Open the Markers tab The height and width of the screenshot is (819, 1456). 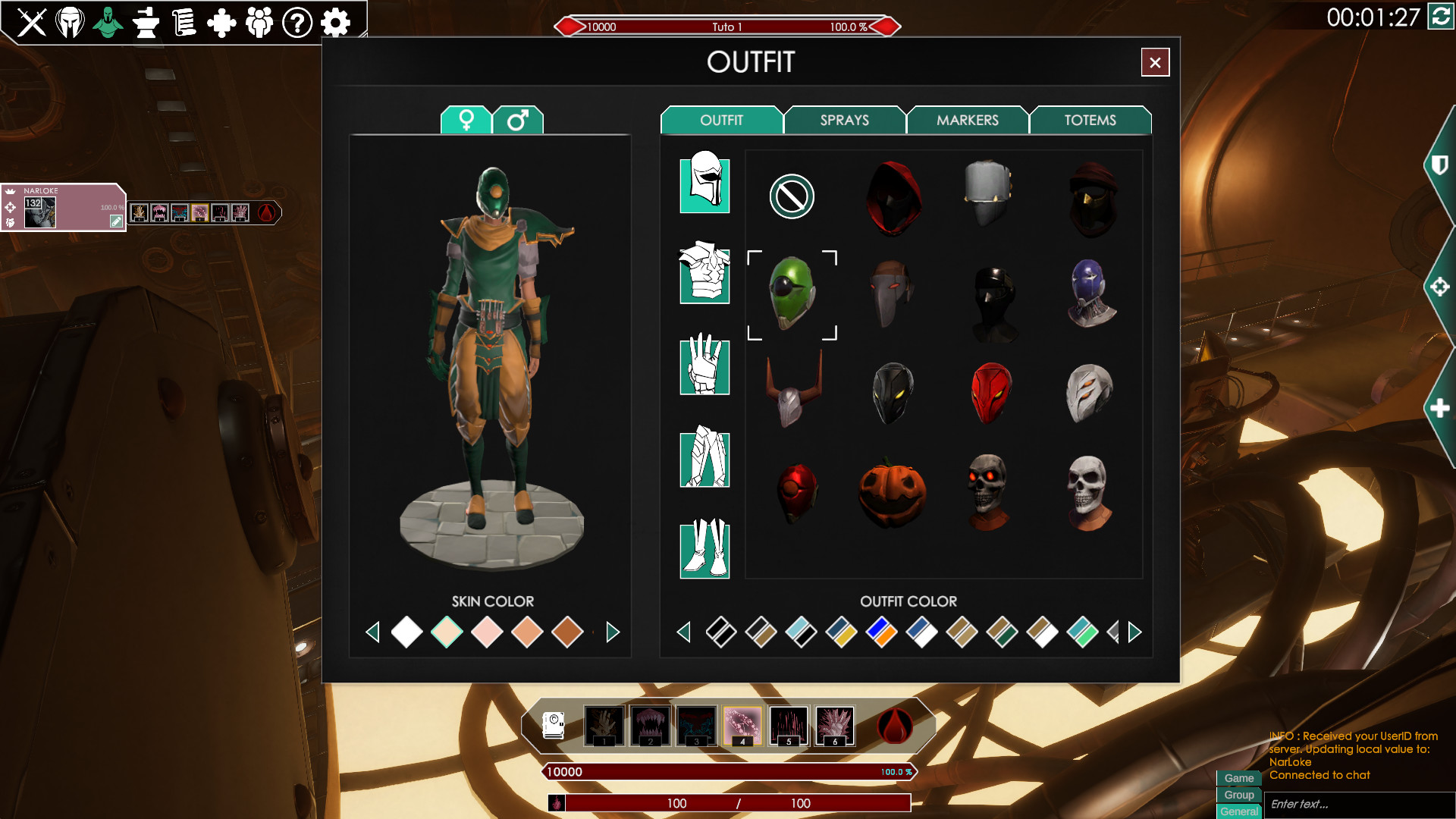[967, 120]
